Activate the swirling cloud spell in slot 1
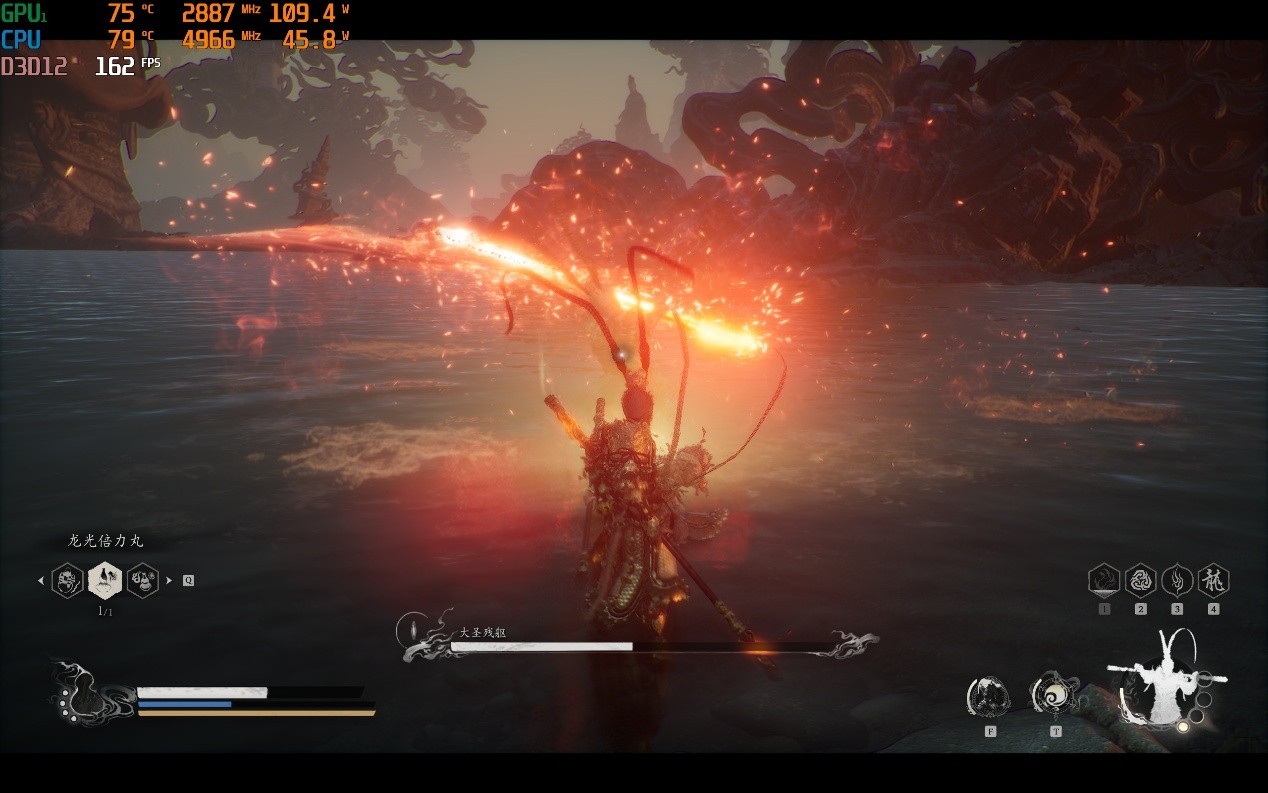 click(1104, 580)
